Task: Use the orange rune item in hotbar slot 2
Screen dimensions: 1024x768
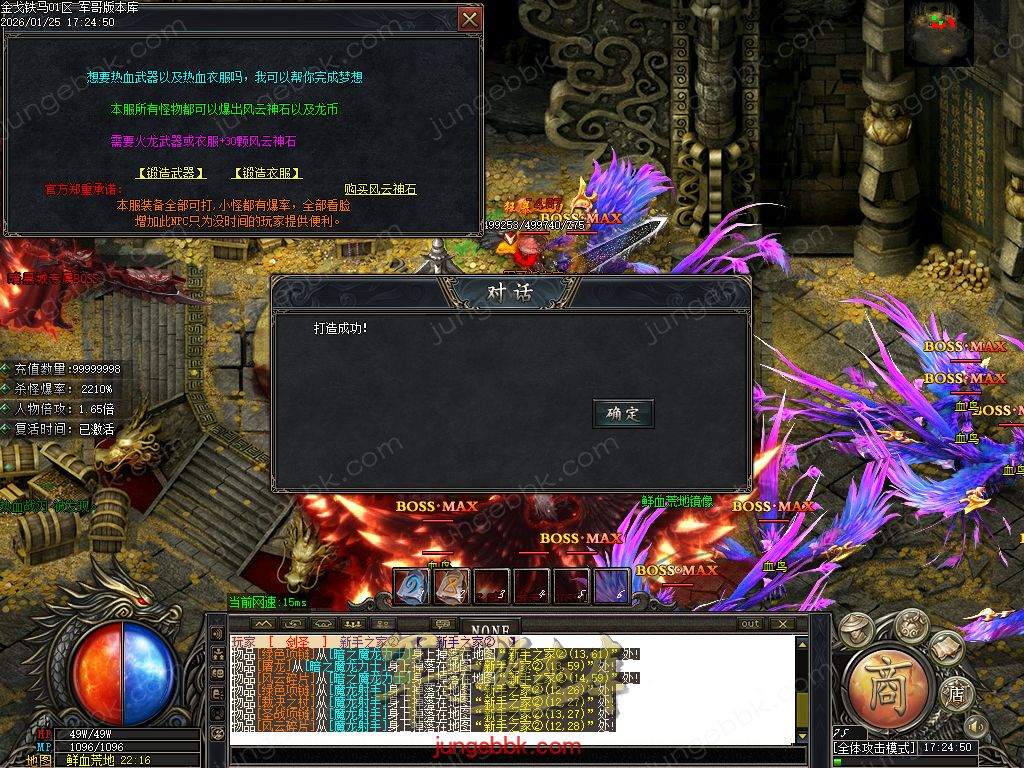Action: pyautogui.click(x=451, y=586)
